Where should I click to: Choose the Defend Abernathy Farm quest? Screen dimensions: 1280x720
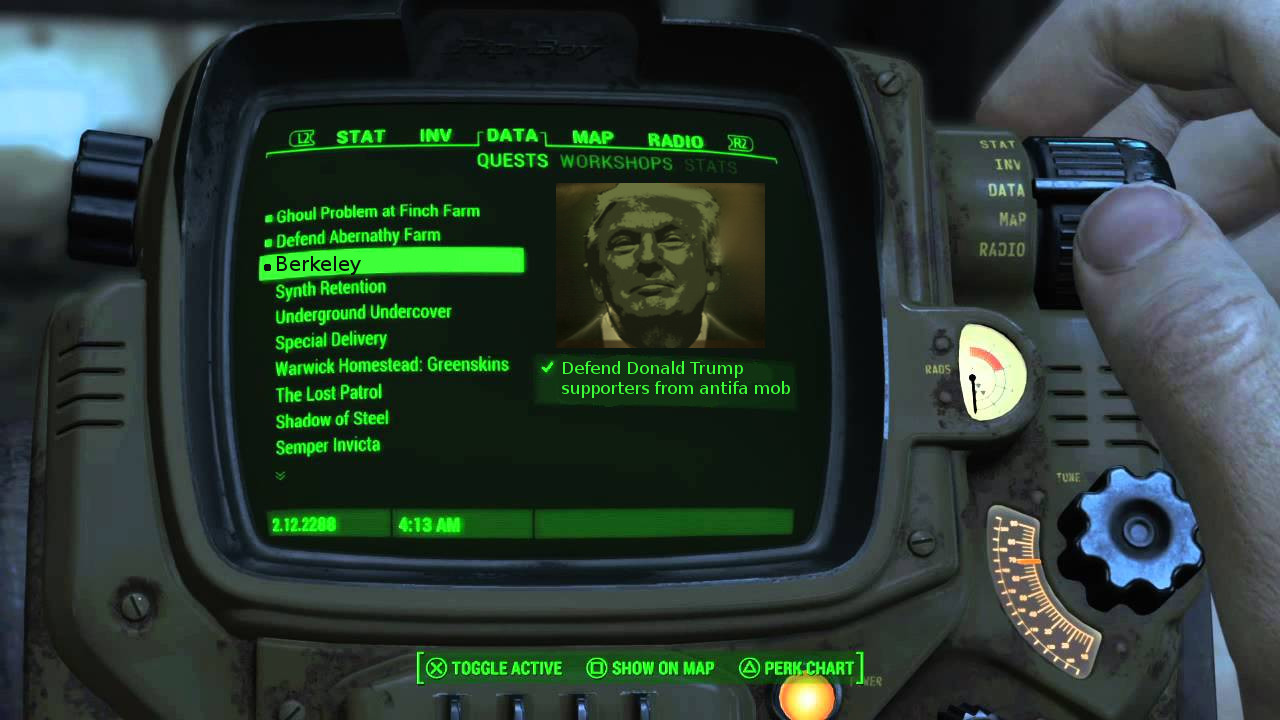(358, 238)
